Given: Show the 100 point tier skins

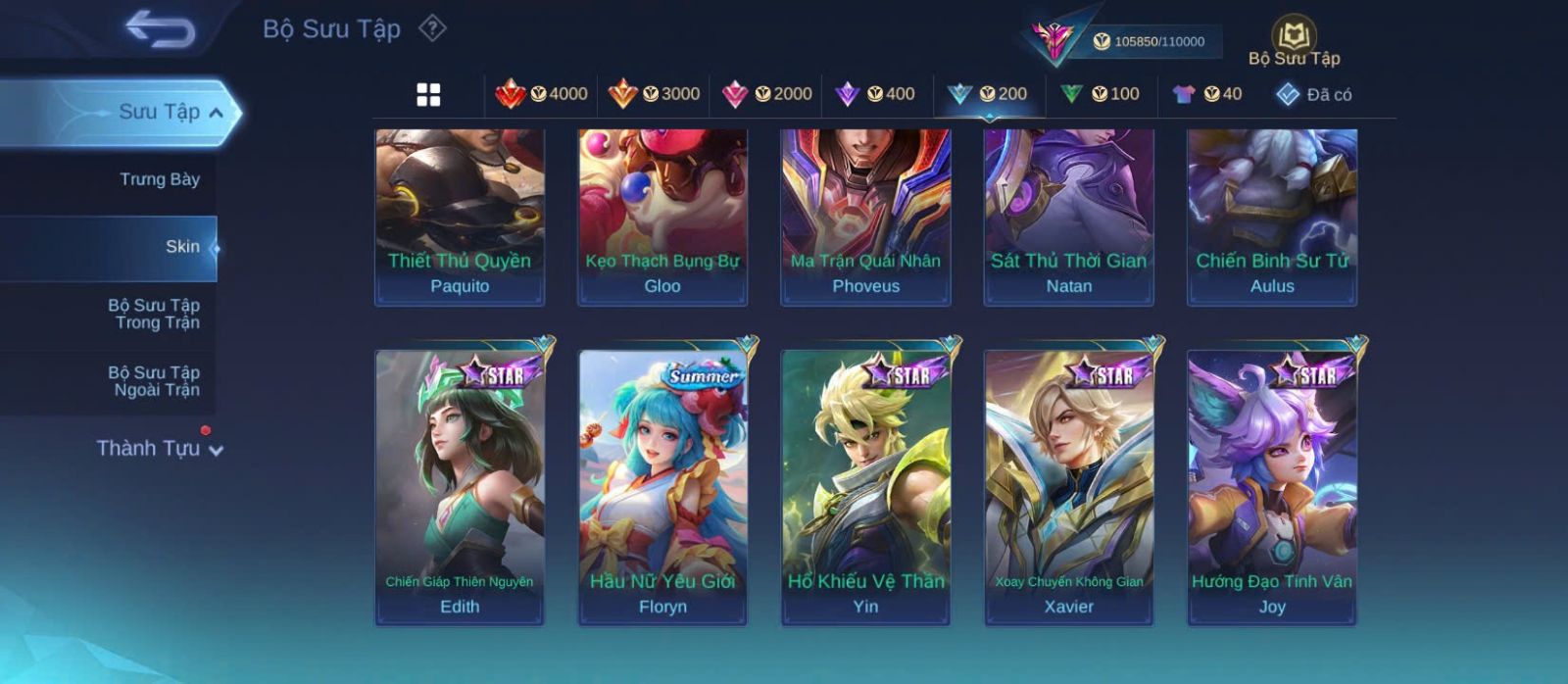Looking at the screenshot, I should pyautogui.click(x=1100, y=94).
